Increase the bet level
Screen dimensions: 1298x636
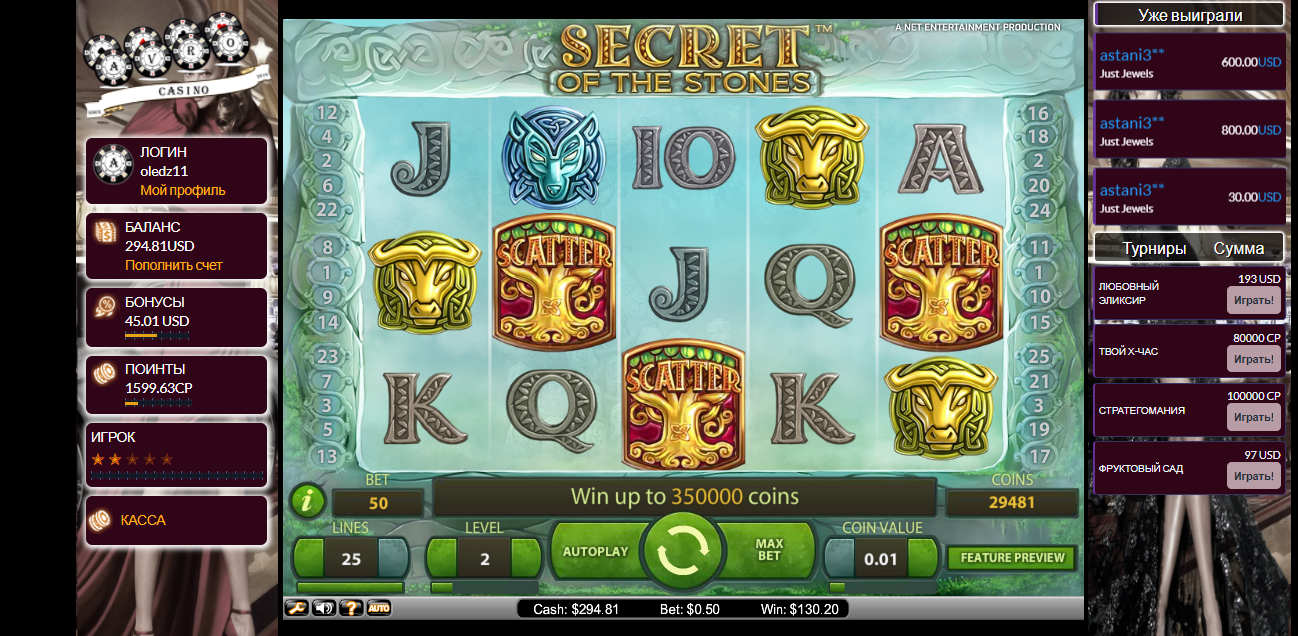point(526,558)
